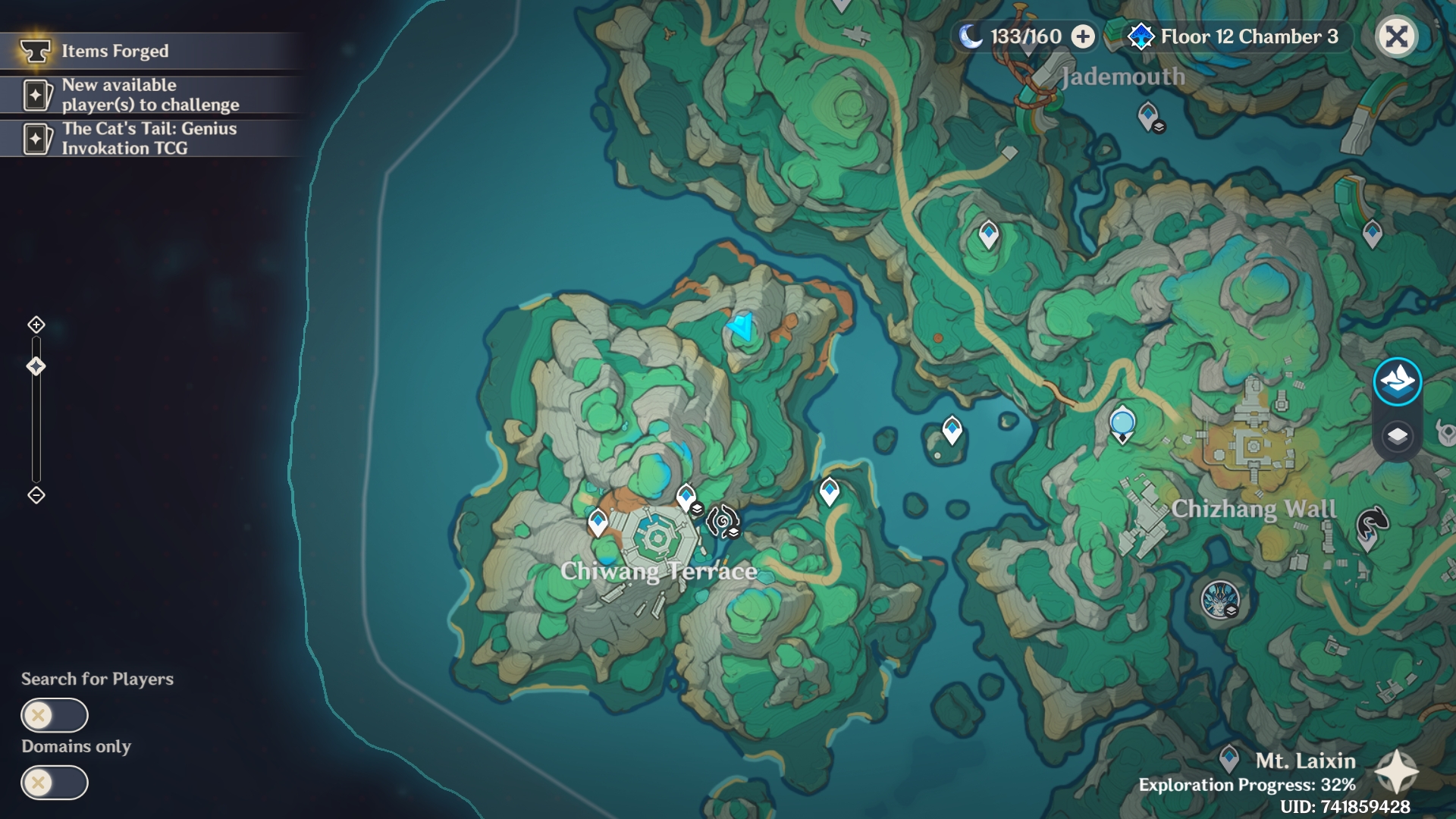Screen dimensions: 1456x819
Task: Enable the Search for Players toggle
Action: tap(53, 715)
